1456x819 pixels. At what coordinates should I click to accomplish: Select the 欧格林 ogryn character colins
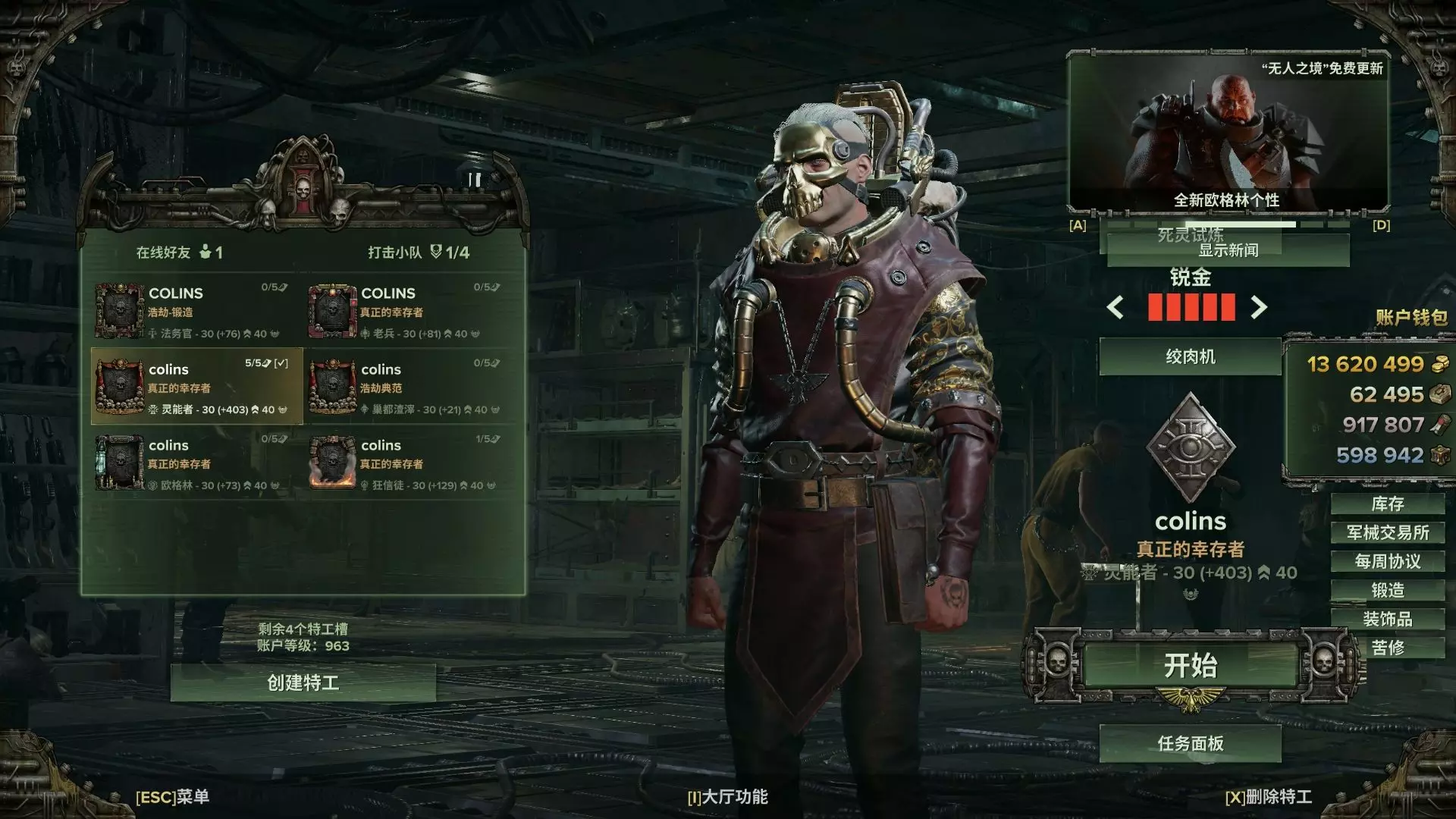[x=197, y=463]
